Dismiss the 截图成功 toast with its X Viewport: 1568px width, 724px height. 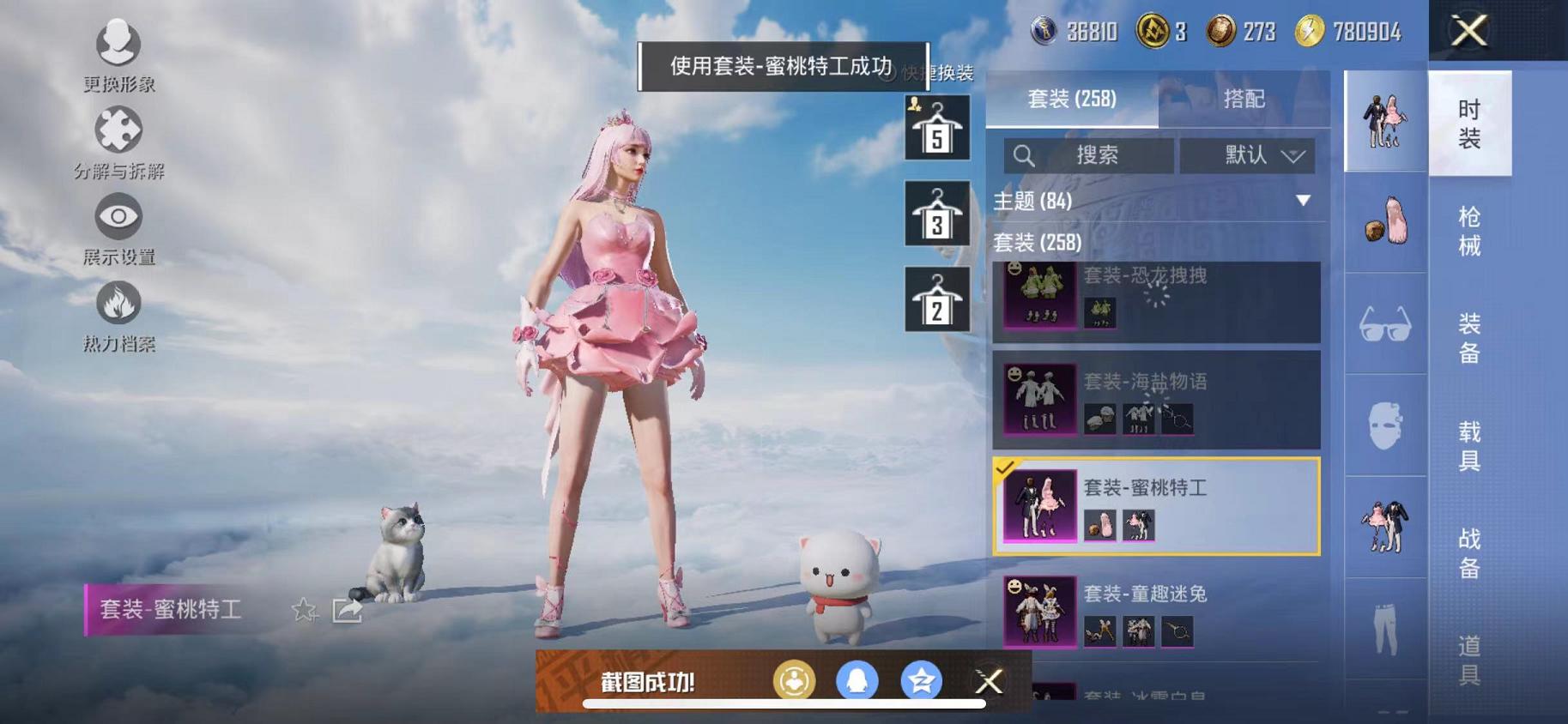coord(989,681)
